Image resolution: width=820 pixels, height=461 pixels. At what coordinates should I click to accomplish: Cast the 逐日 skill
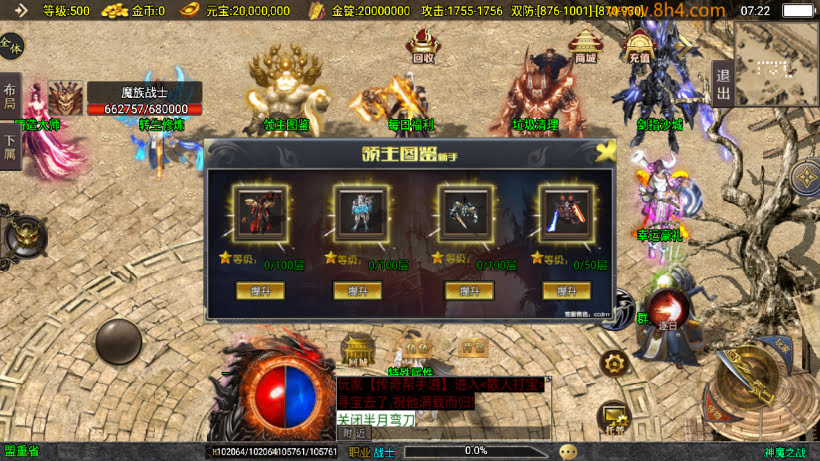666,309
